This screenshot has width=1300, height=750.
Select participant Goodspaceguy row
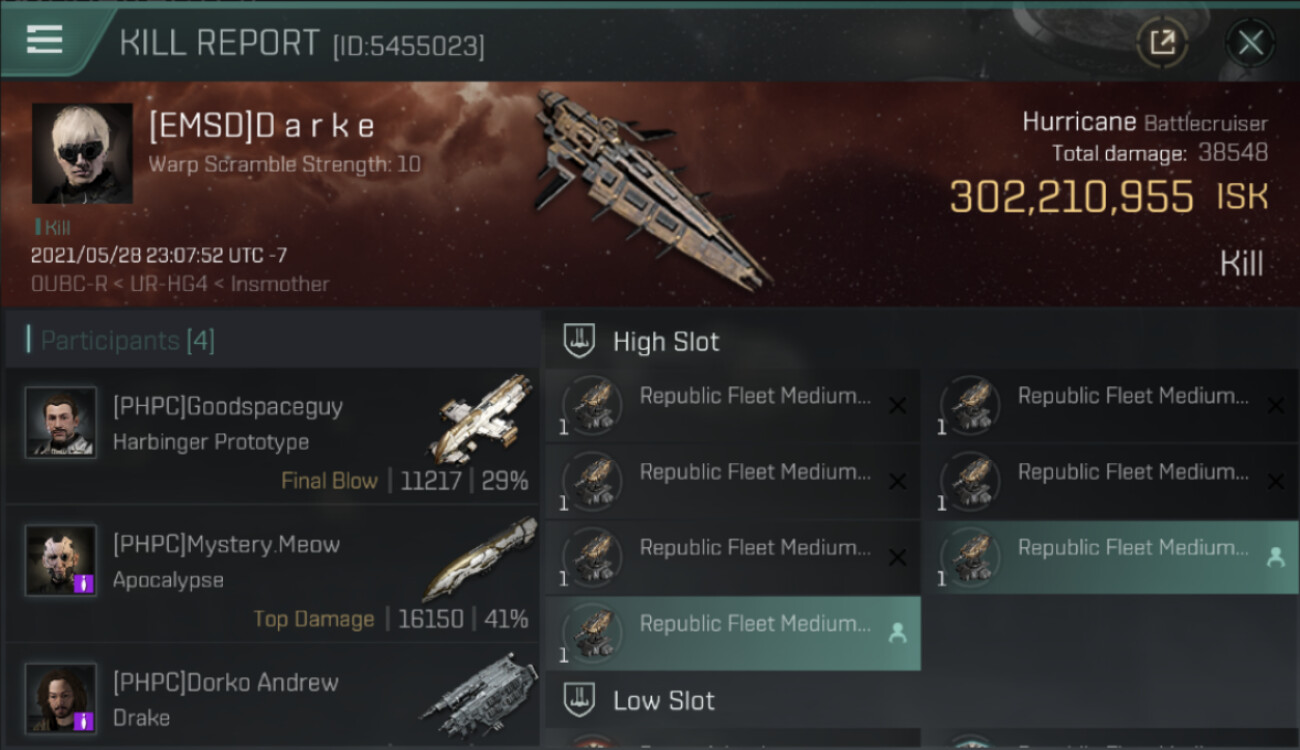click(x=272, y=435)
